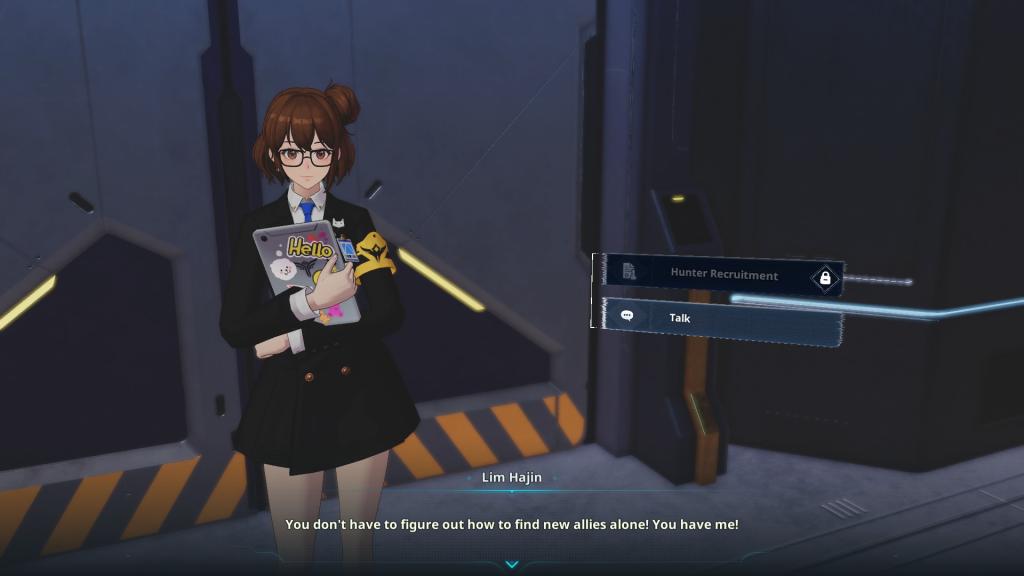1024x576 pixels.
Task: Select the locked Hunter Recruitment option
Action: click(722, 274)
